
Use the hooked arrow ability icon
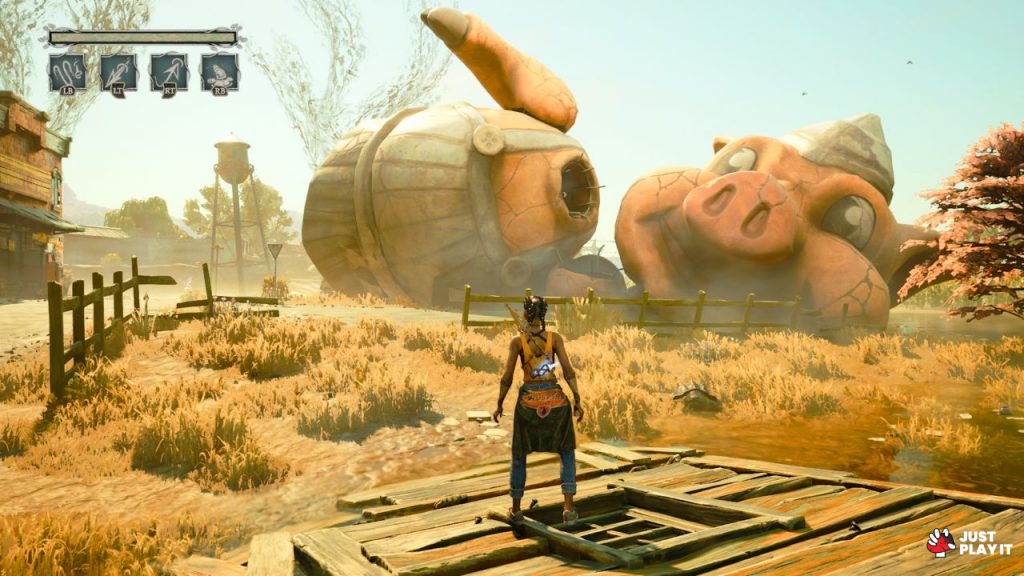[x=169, y=72]
